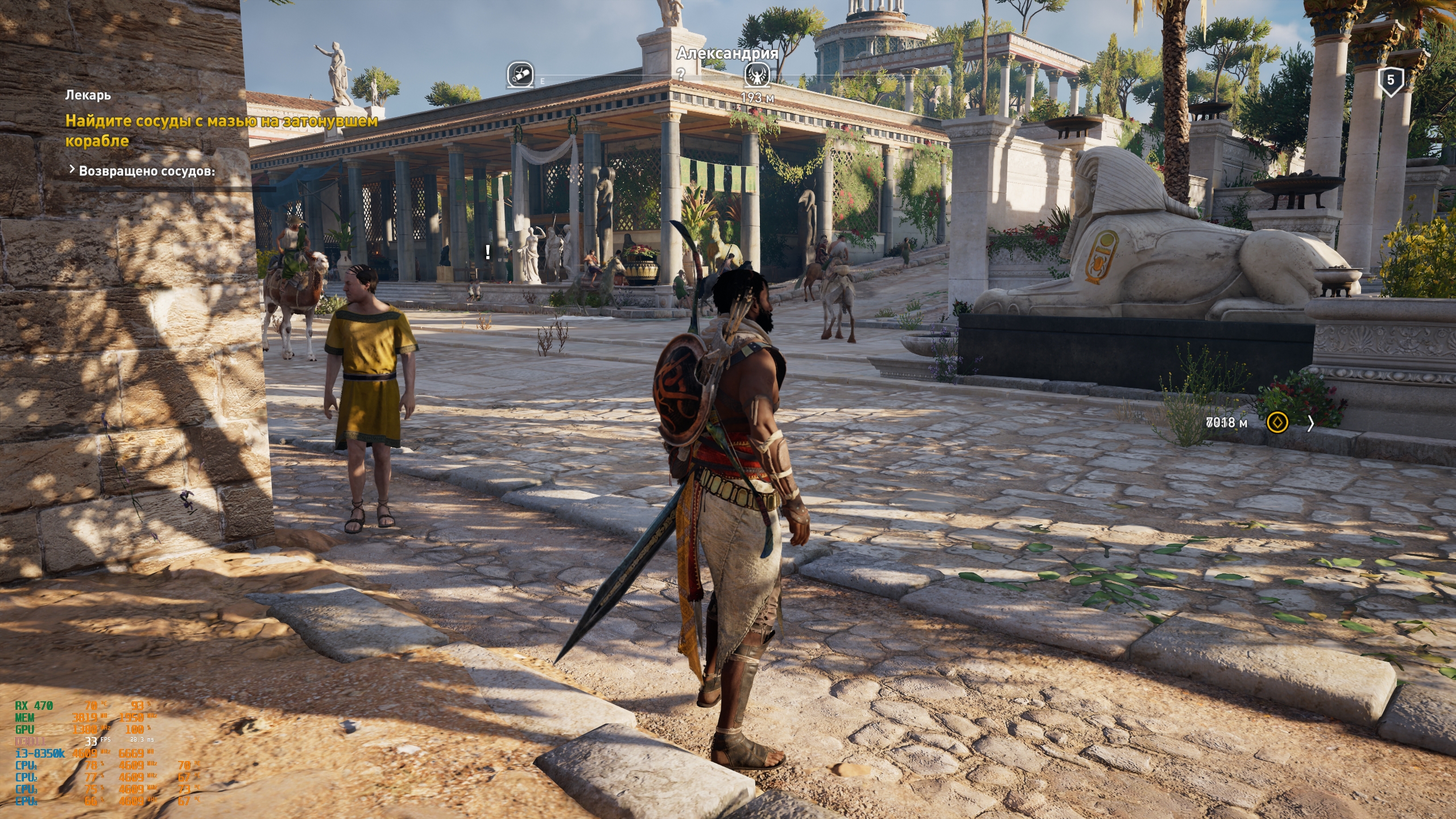Click the Александрия location label

point(727,53)
